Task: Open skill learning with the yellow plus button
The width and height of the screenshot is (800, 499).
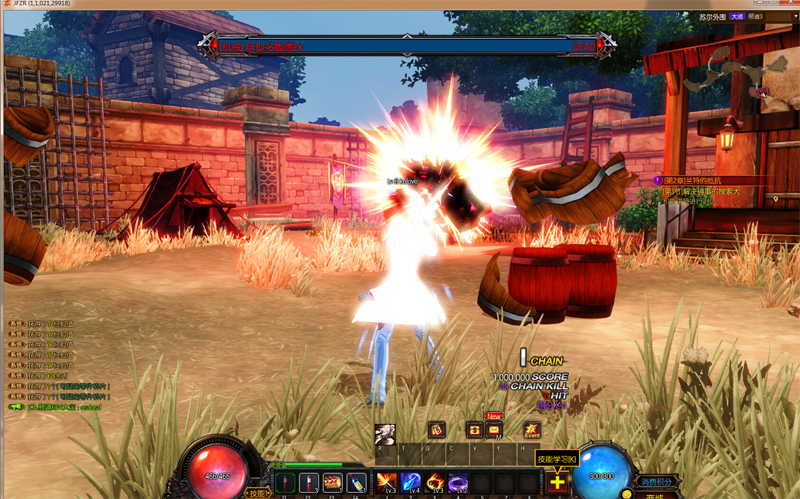Action: pyautogui.click(x=557, y=483)
